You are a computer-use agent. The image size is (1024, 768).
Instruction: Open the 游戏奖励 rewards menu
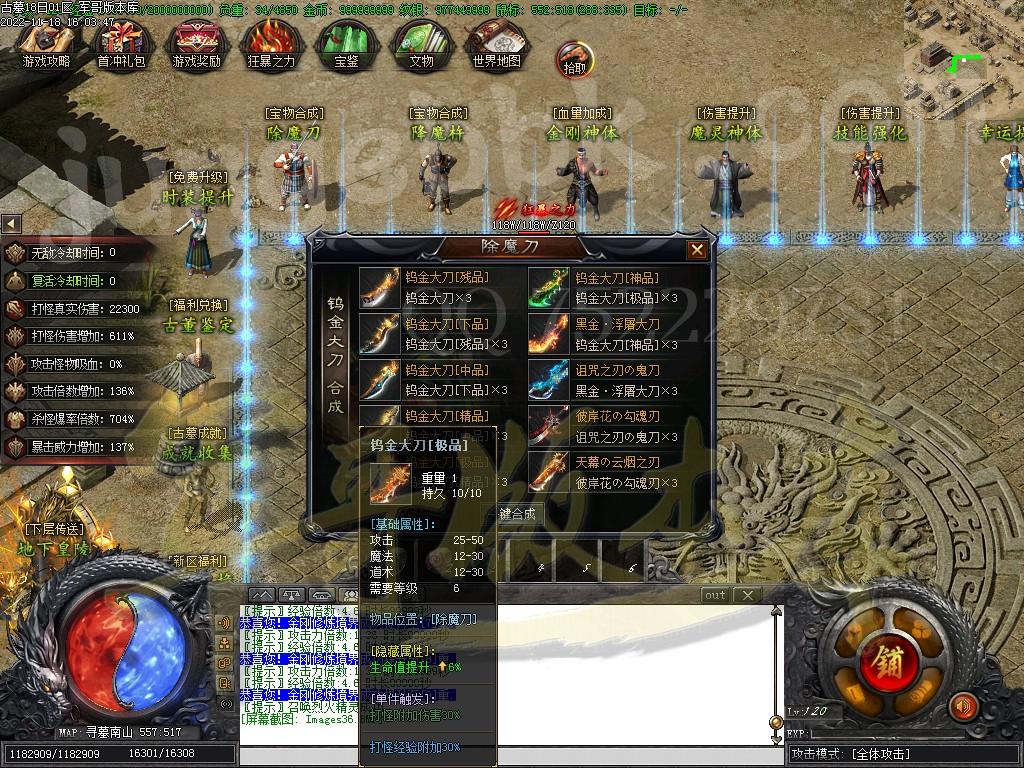click(196, 44)
